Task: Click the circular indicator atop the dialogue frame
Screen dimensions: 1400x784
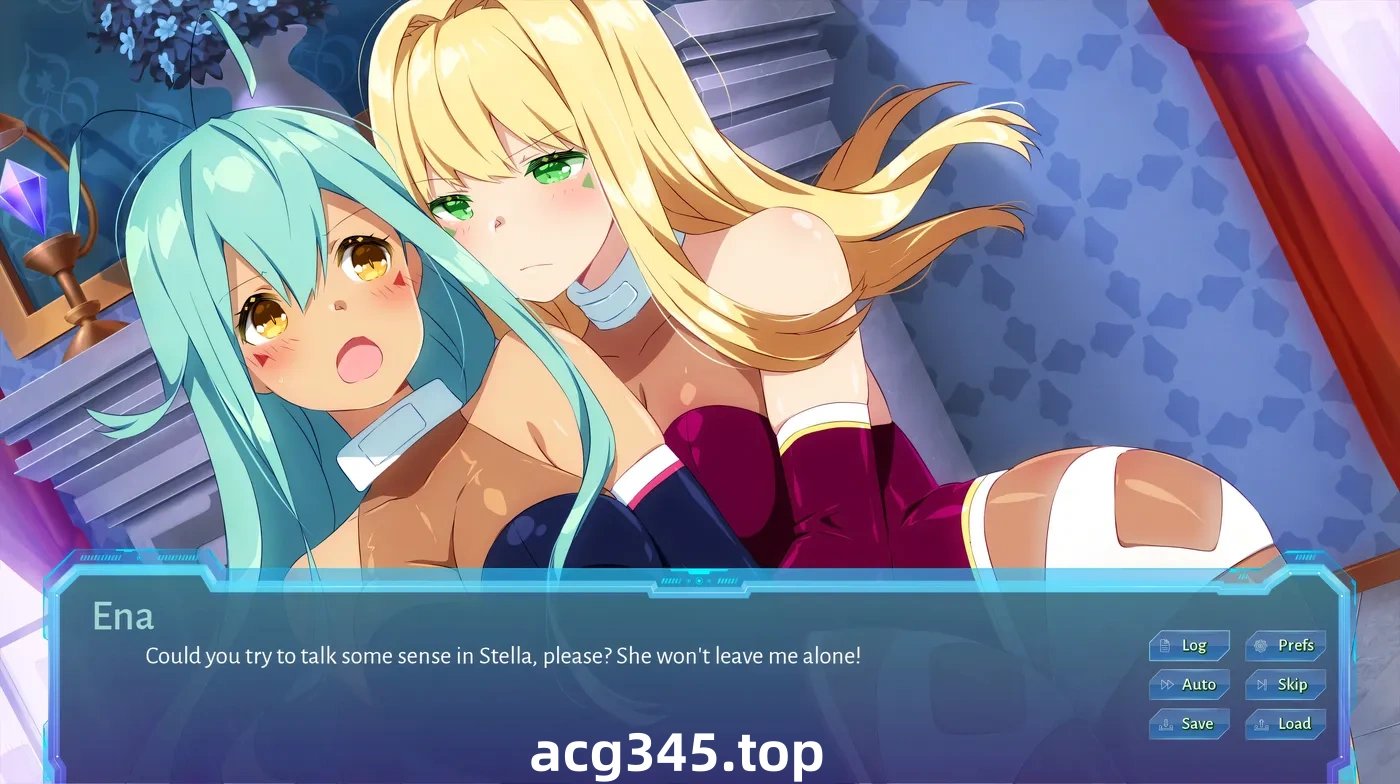Action: 699,581
